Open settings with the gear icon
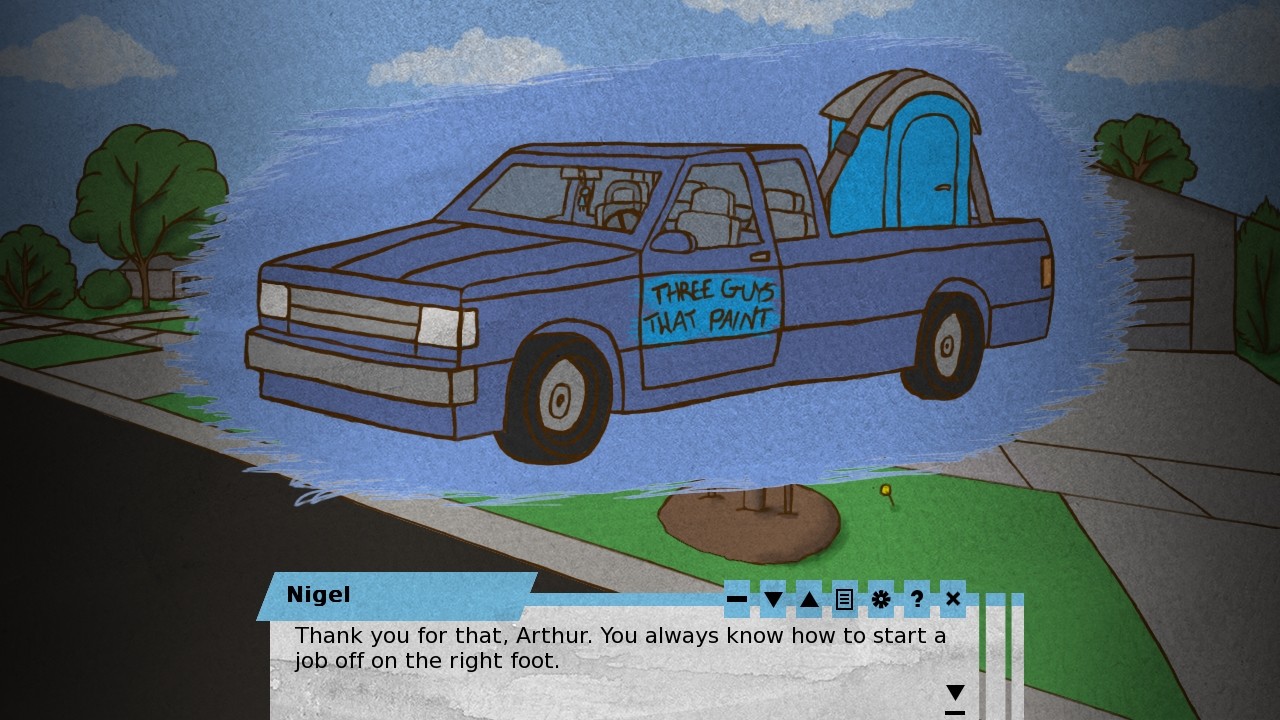Screen dimensions: 1280x720 pos(881,599)
